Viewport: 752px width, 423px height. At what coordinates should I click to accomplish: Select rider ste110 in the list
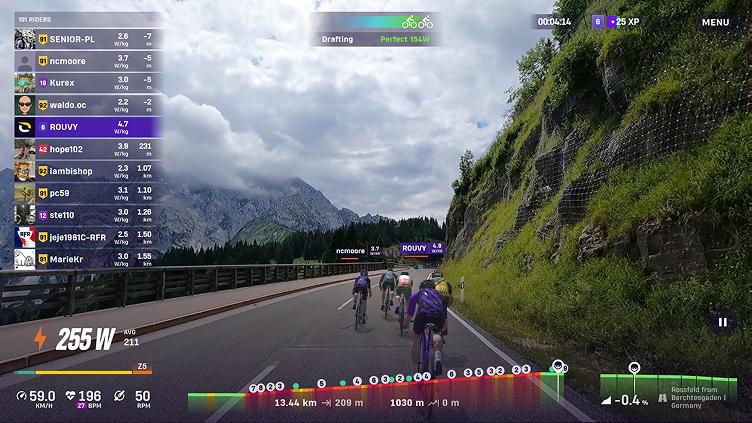(87, 215)
